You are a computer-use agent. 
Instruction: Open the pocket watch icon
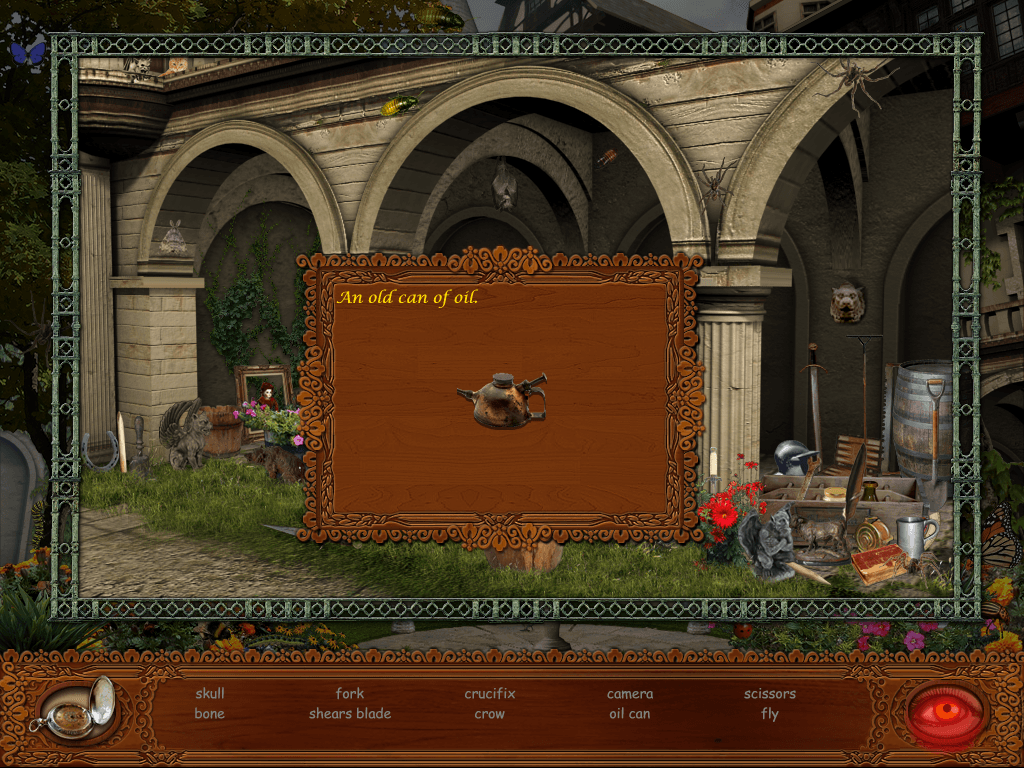(x=75, y=710)
